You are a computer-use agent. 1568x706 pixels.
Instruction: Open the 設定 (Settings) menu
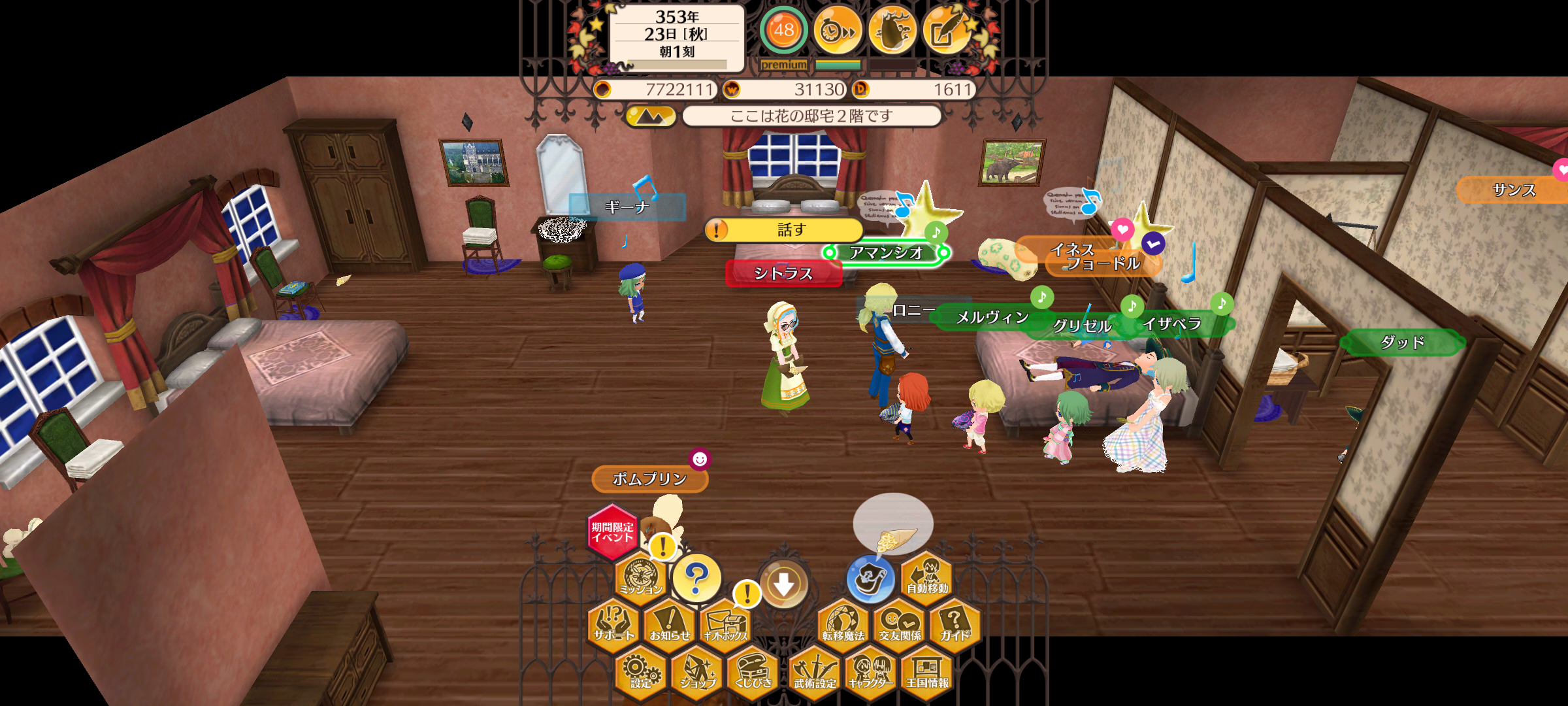tap(641, 673)
